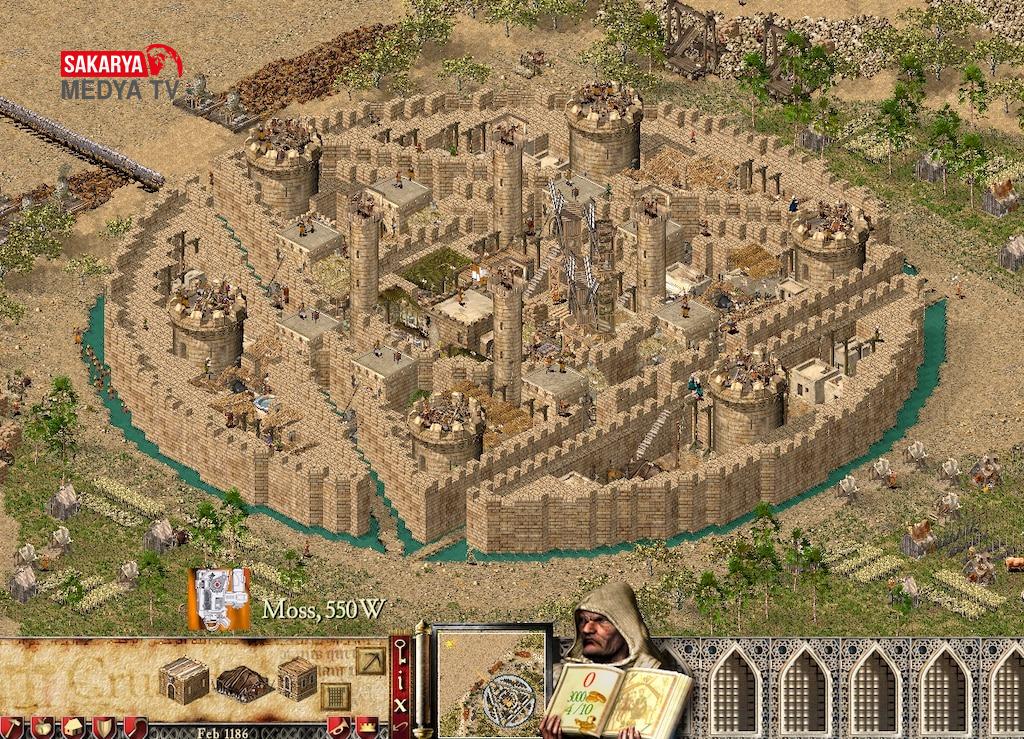Click the minimap showing the castle

click(x=494, y=680)
